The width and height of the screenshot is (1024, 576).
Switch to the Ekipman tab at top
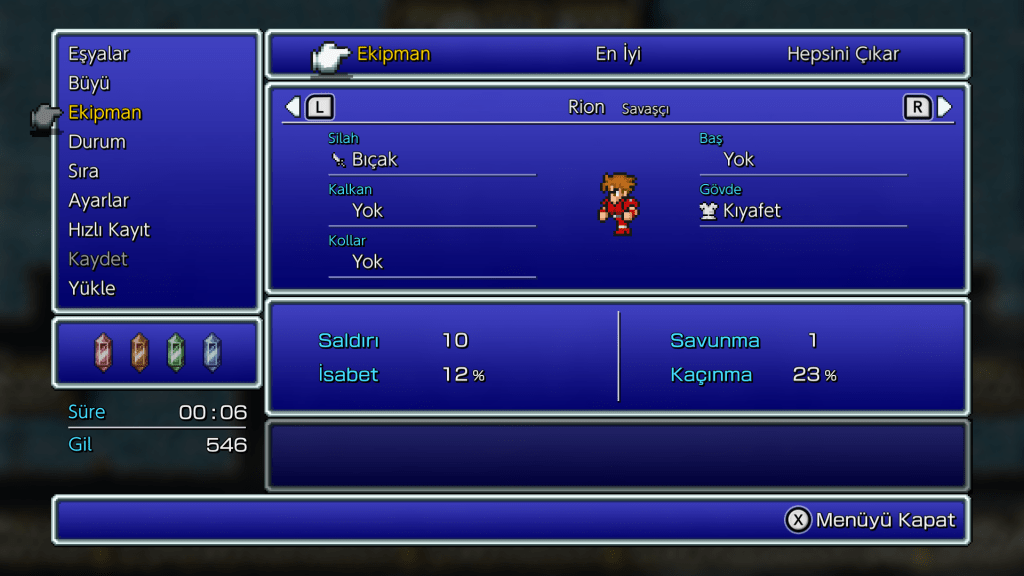click(x=393, y=54)
